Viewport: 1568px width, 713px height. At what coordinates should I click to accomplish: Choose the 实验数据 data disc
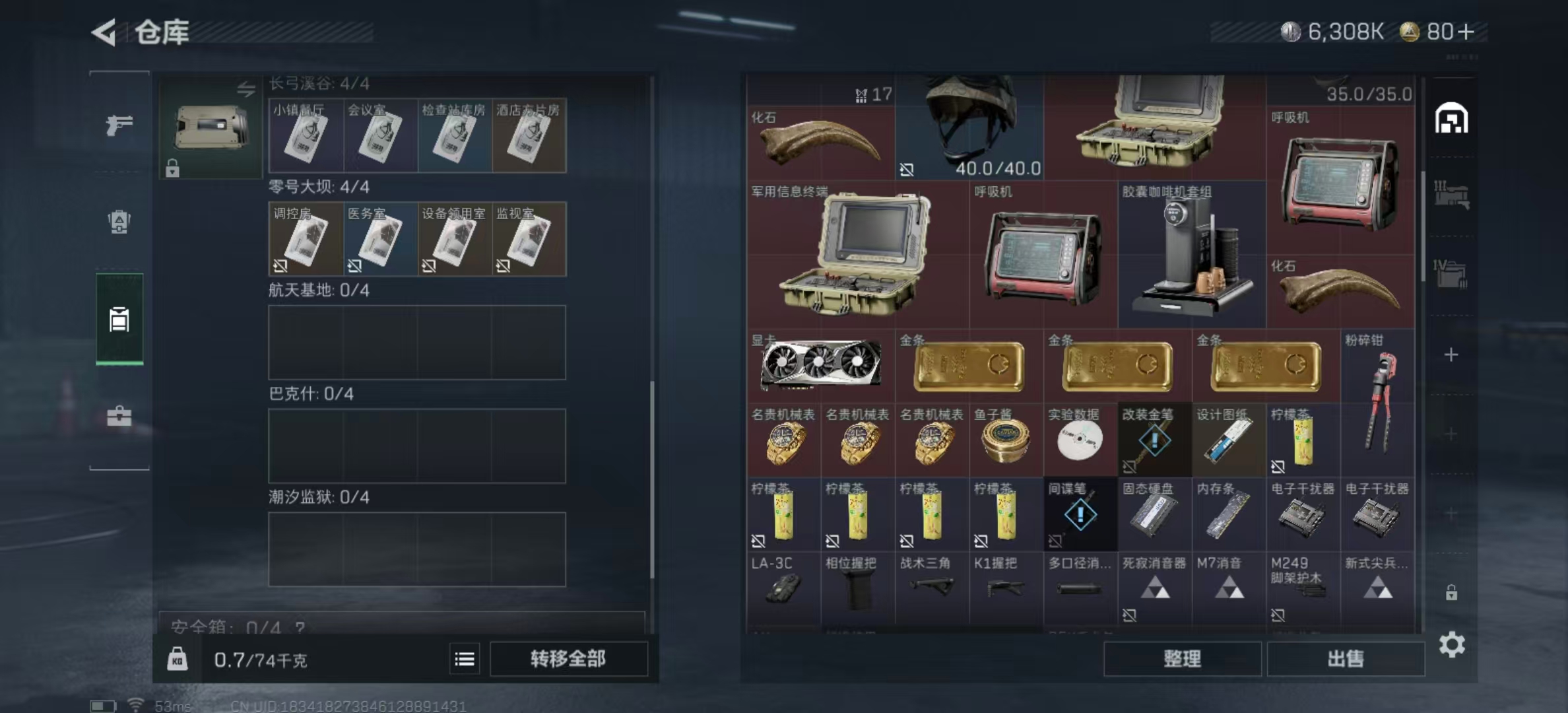coord(1080,440)
